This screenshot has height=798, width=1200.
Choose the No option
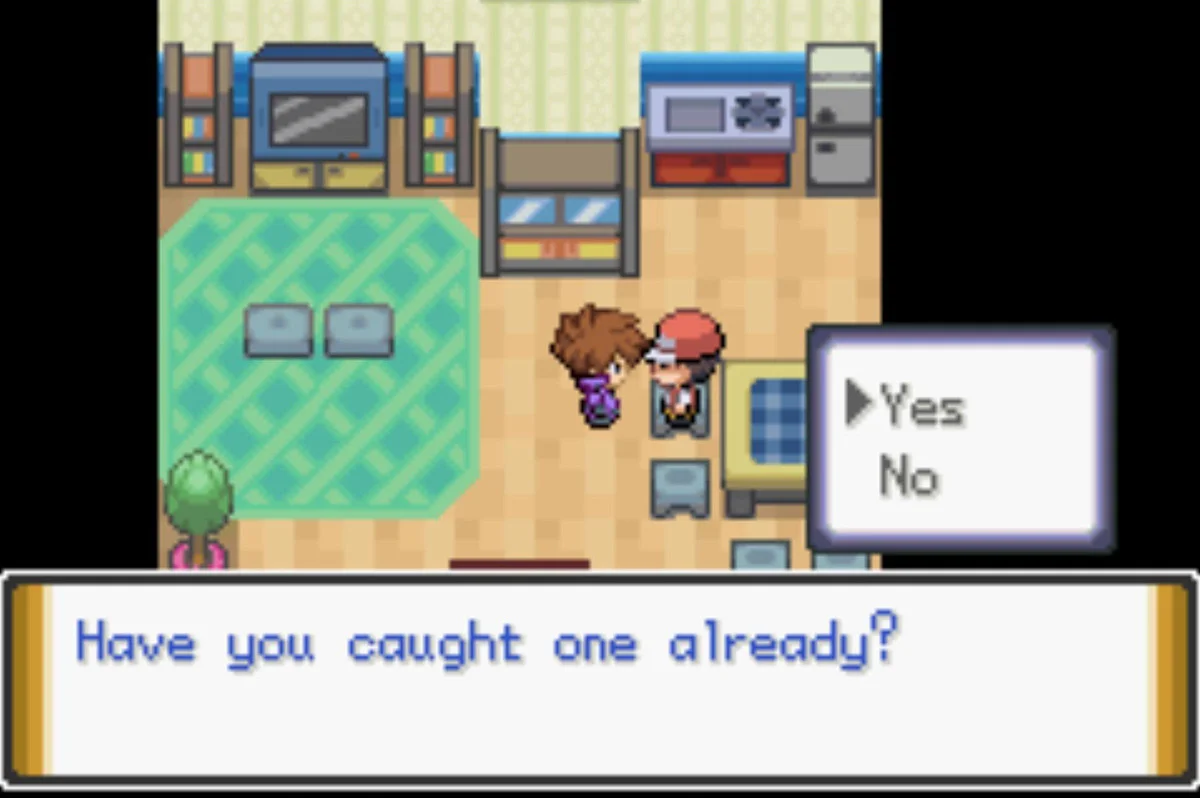tap(908, 477)
